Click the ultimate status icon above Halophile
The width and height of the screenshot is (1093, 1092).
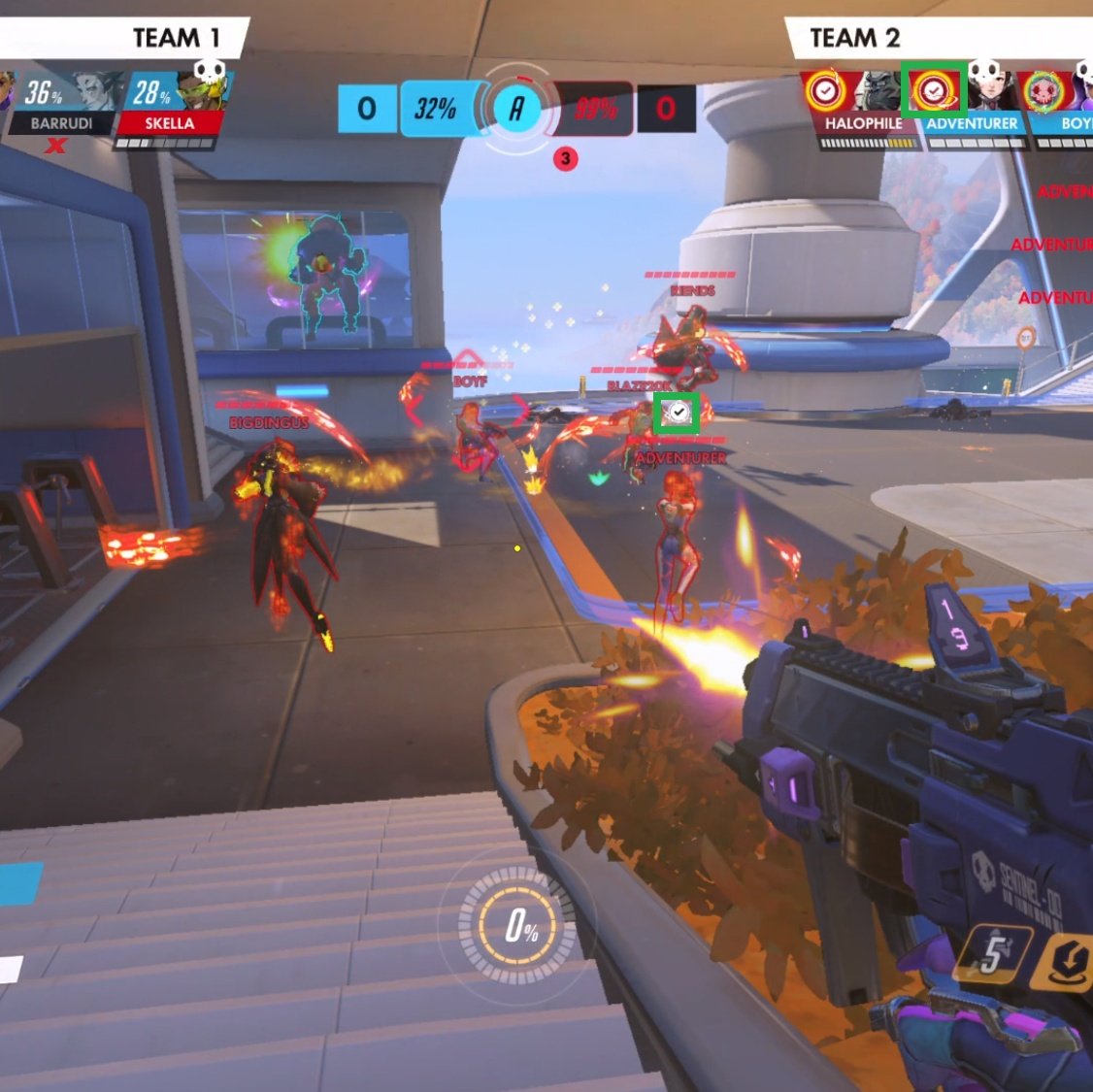824,92
